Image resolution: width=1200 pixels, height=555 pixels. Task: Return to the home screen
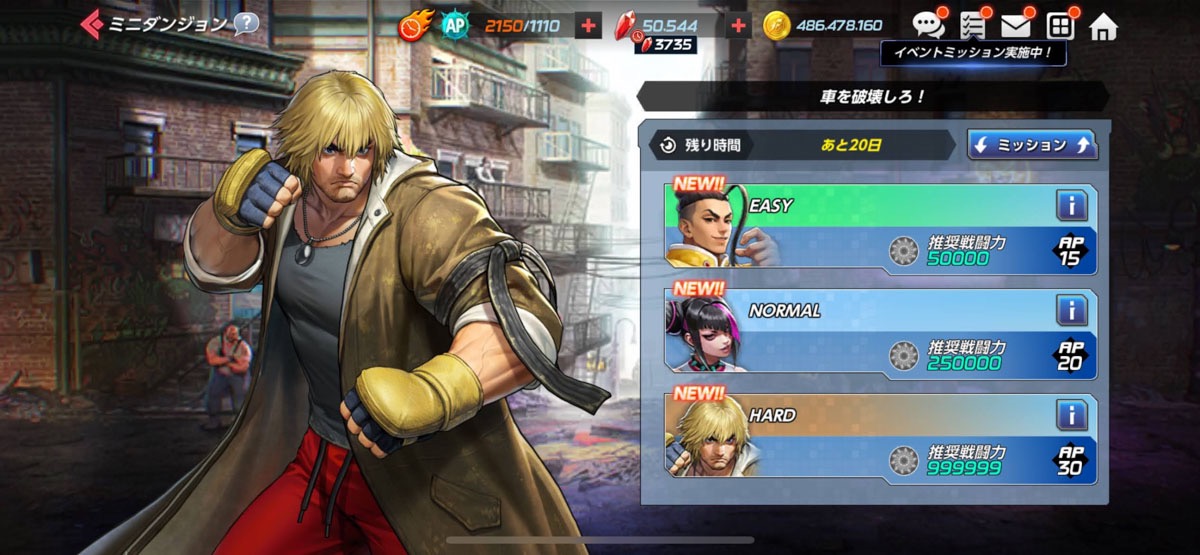[x=1103, y=26]
